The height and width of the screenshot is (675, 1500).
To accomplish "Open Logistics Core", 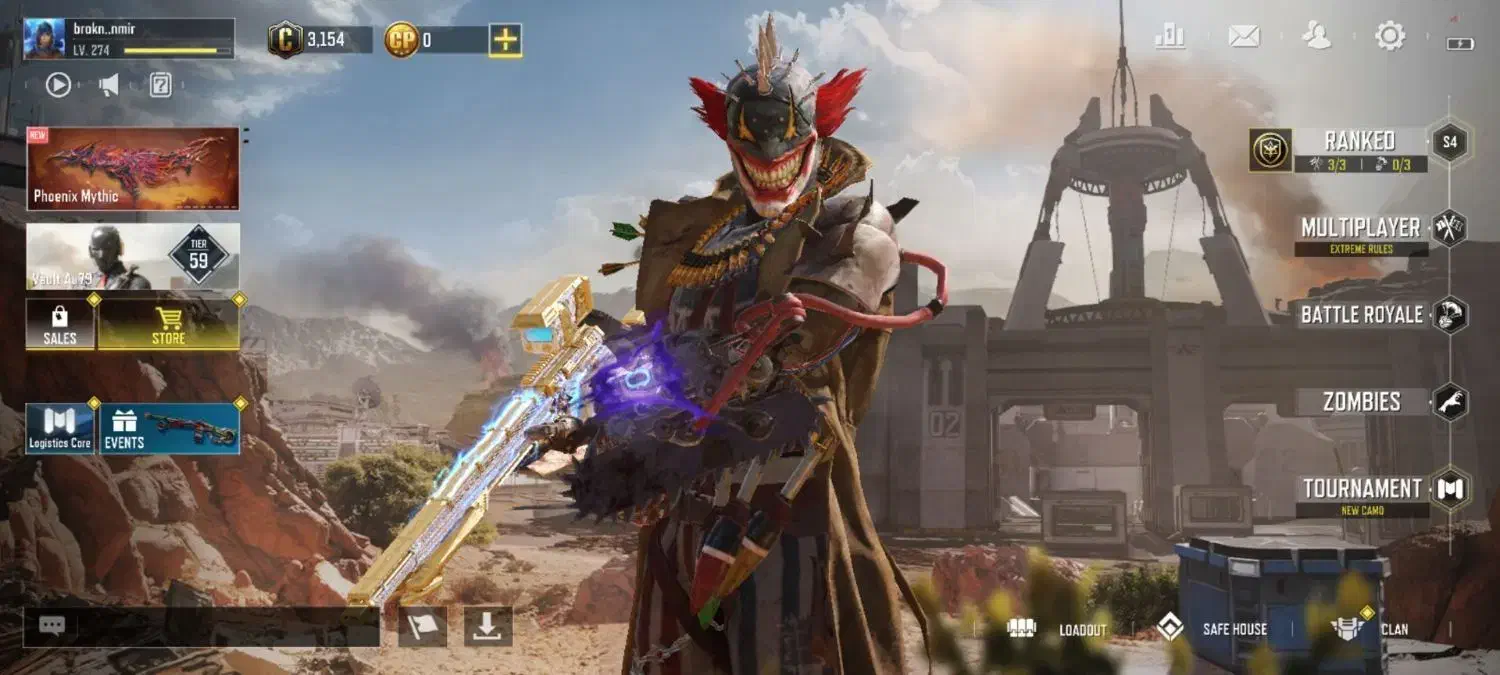I will point(60,429).
